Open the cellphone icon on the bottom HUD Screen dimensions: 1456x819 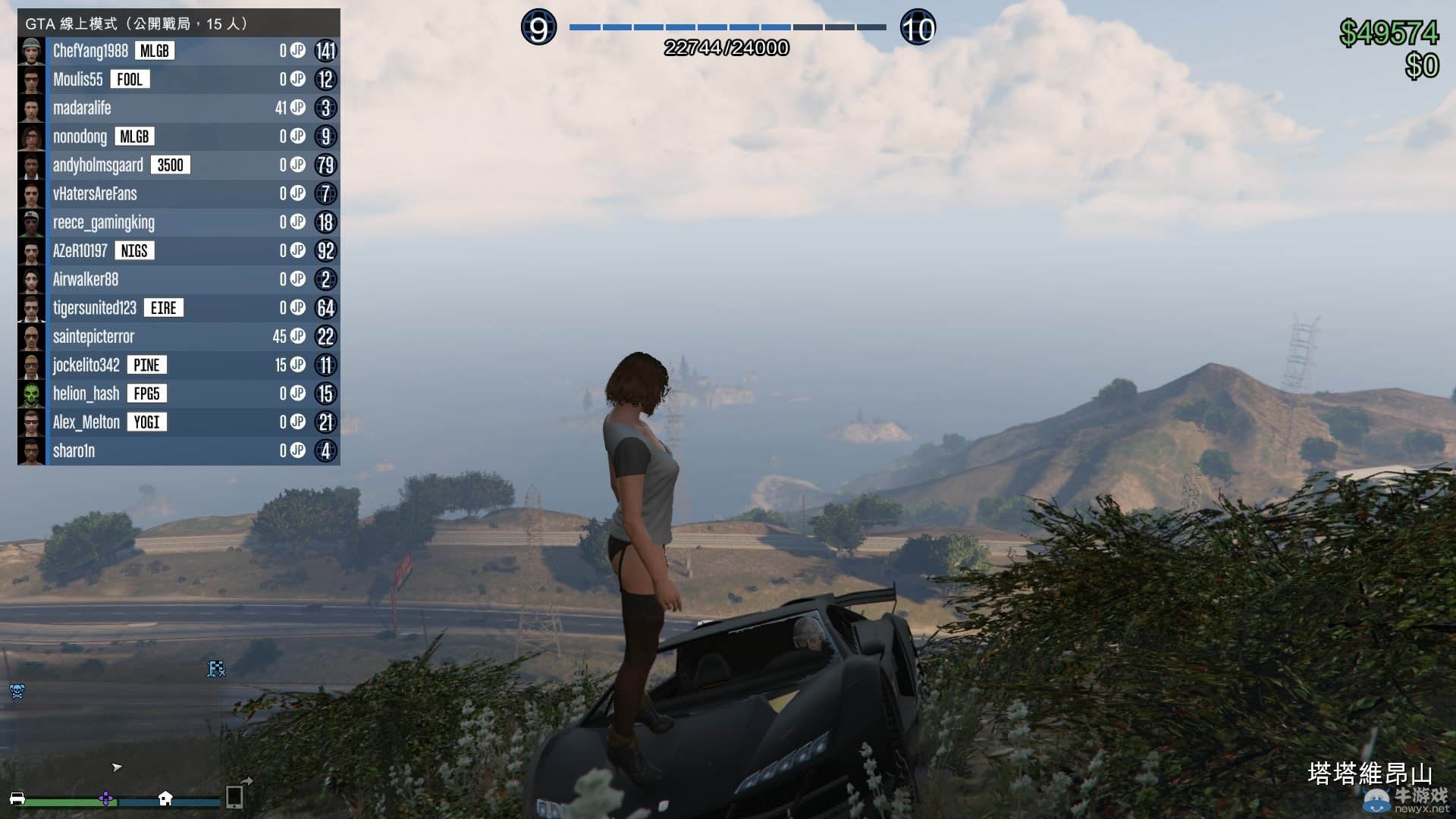tap(232, 798)
